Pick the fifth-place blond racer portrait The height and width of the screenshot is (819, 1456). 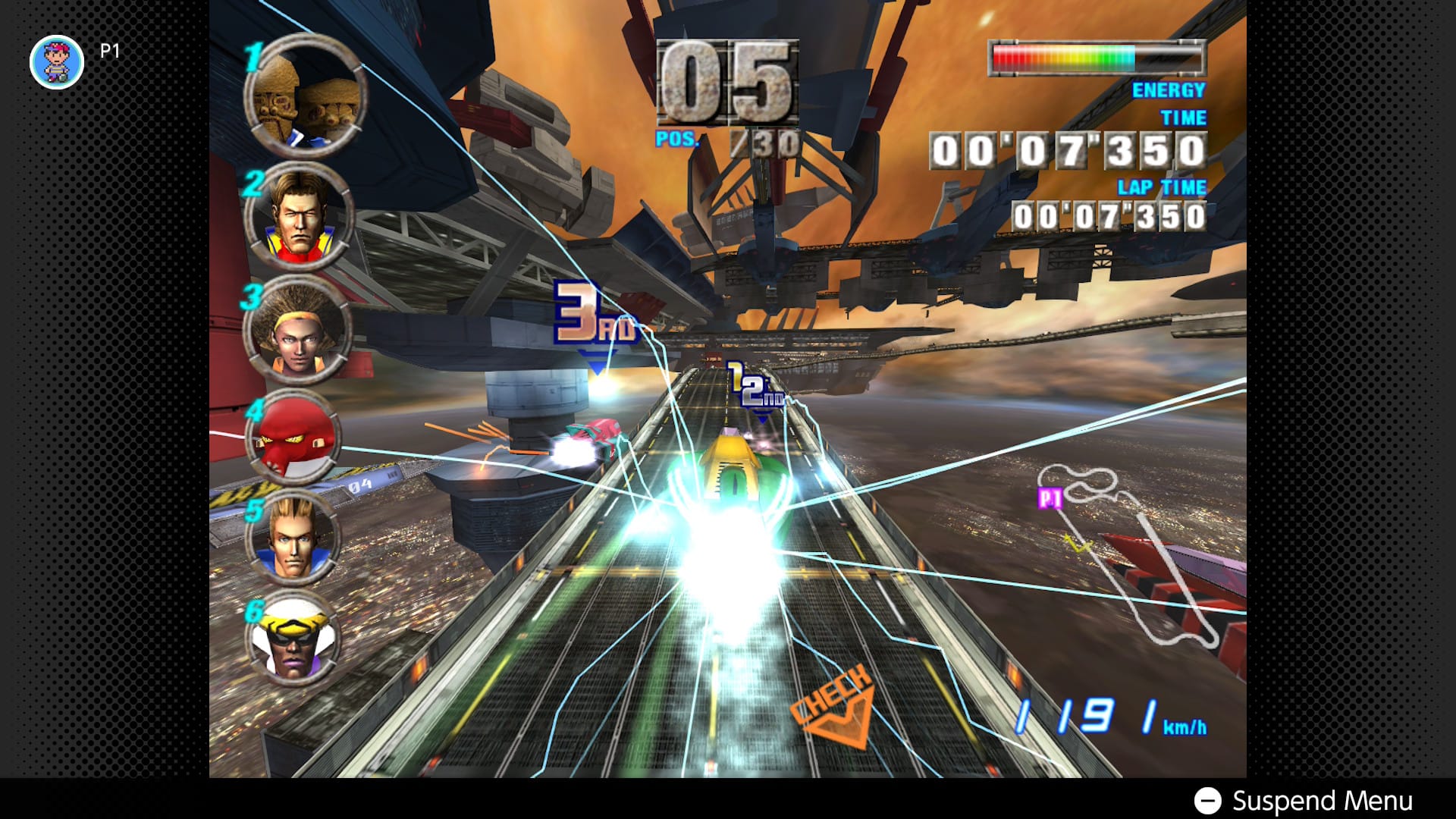(x=293, y=538)
